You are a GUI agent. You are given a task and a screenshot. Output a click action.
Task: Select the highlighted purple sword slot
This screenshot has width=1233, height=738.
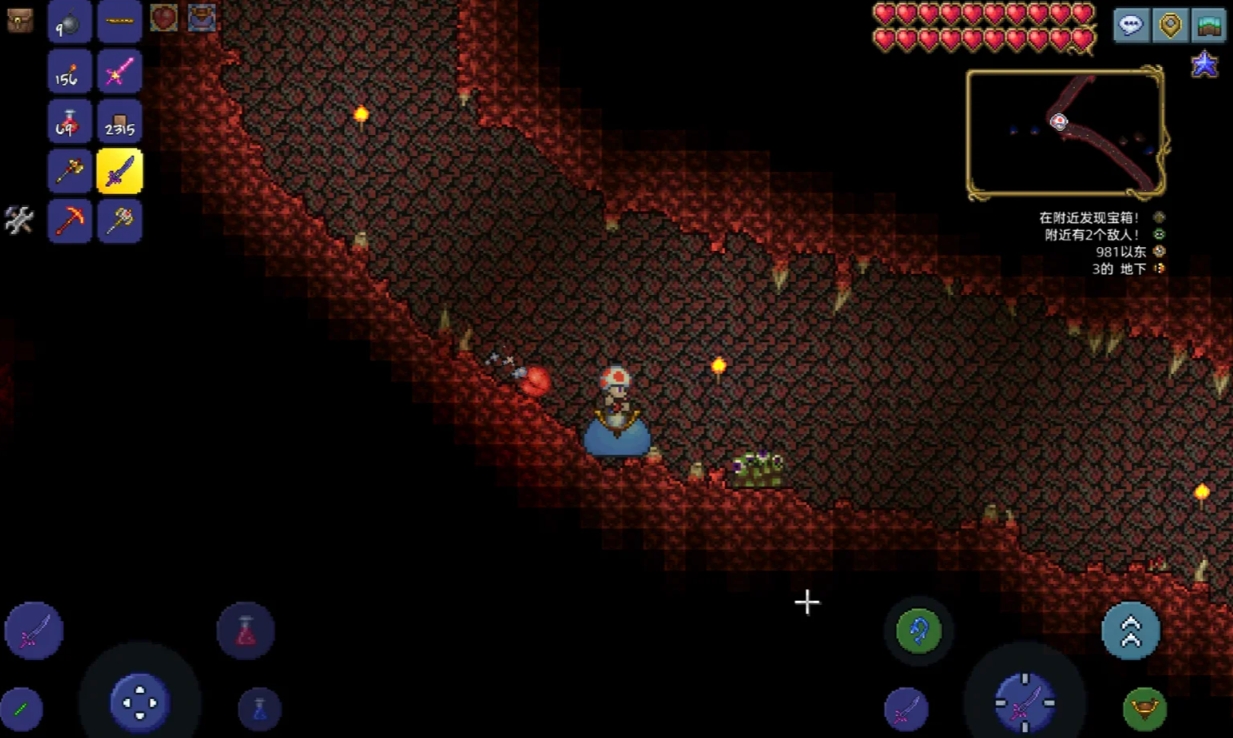coord(119,171)
